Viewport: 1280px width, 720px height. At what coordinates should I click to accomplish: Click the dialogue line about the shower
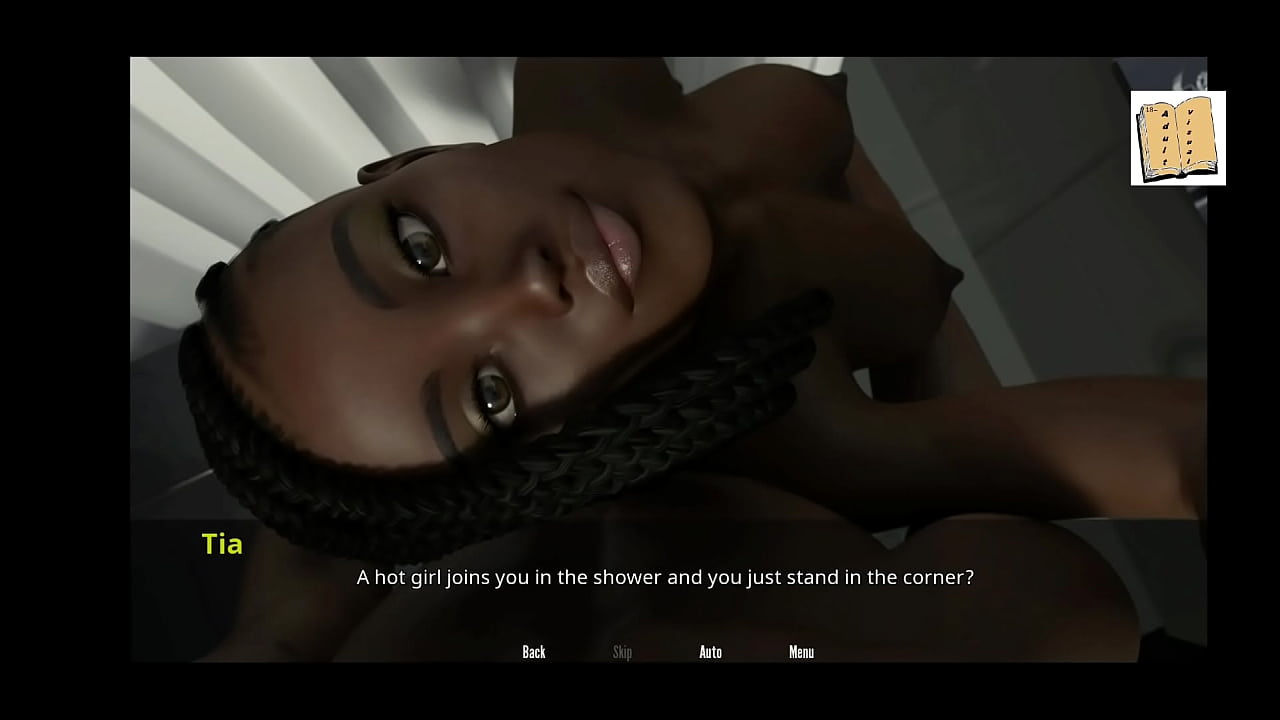pos(665,577)
